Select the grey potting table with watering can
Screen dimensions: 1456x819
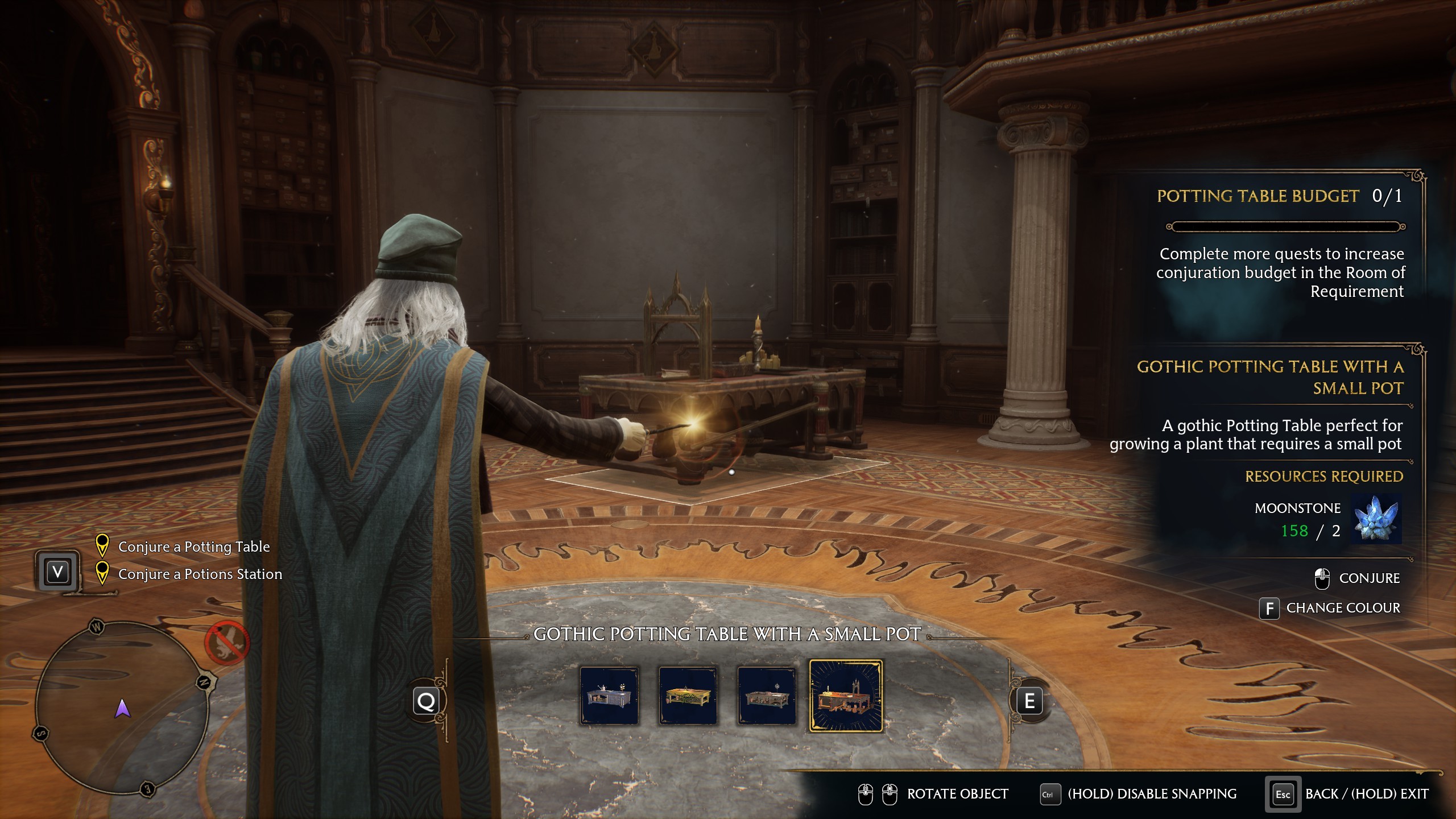coord(609,696)
